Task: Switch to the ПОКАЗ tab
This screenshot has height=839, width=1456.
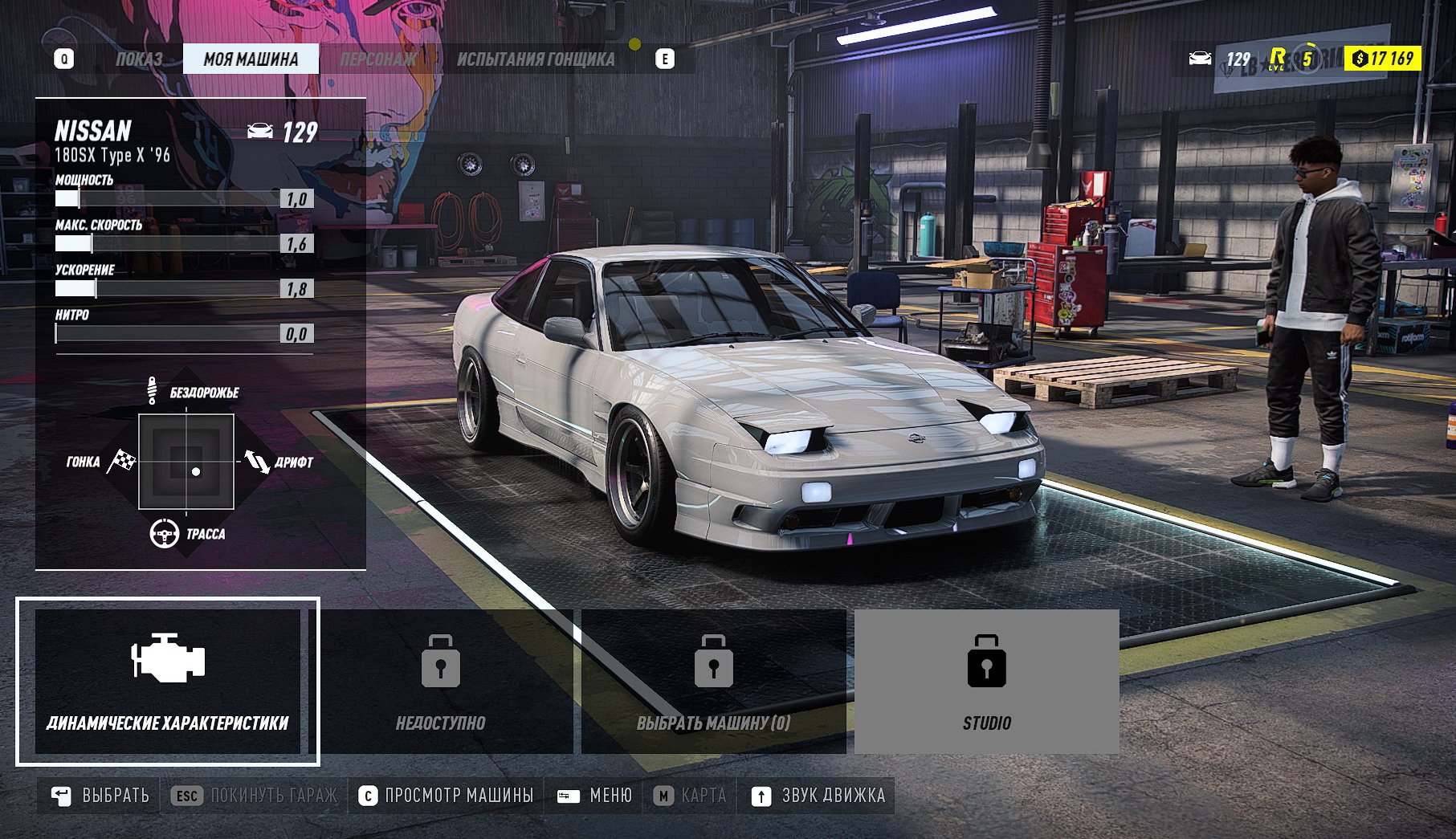Action: [139, 59]
